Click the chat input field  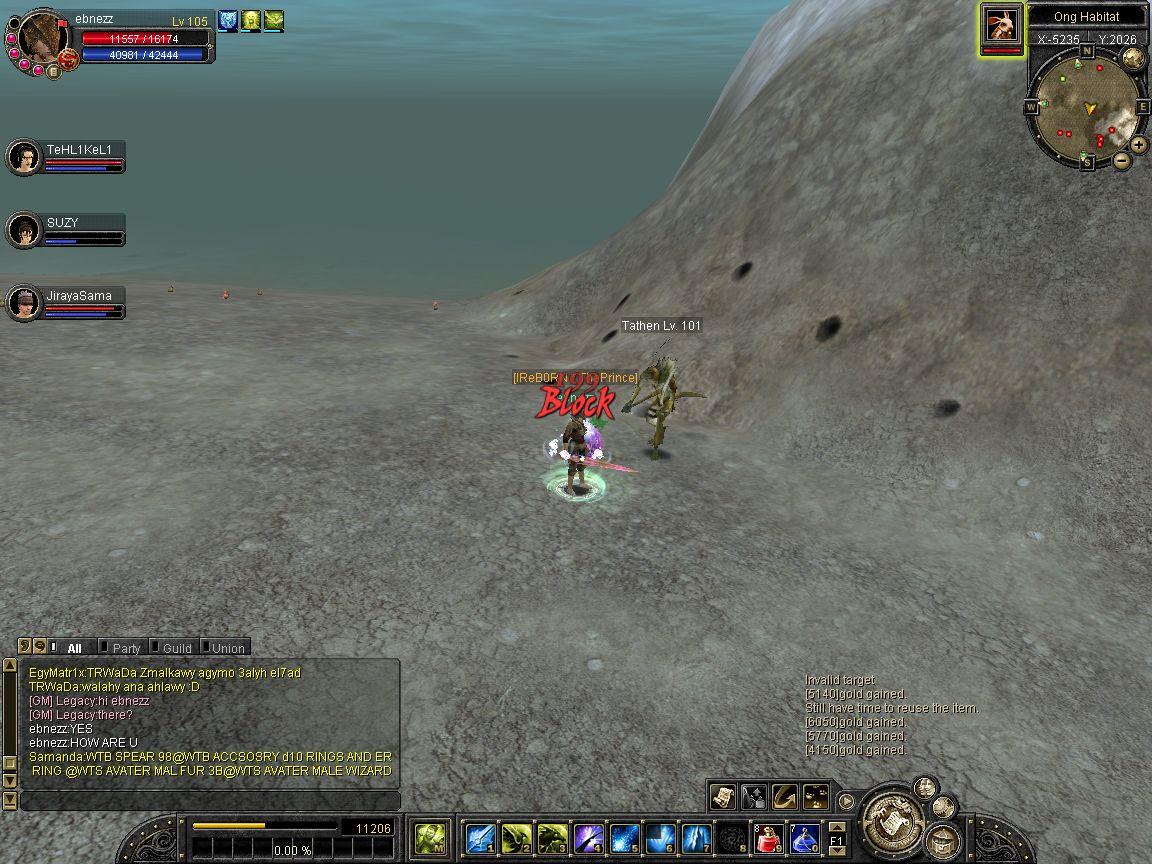click(x=210, y=801)
